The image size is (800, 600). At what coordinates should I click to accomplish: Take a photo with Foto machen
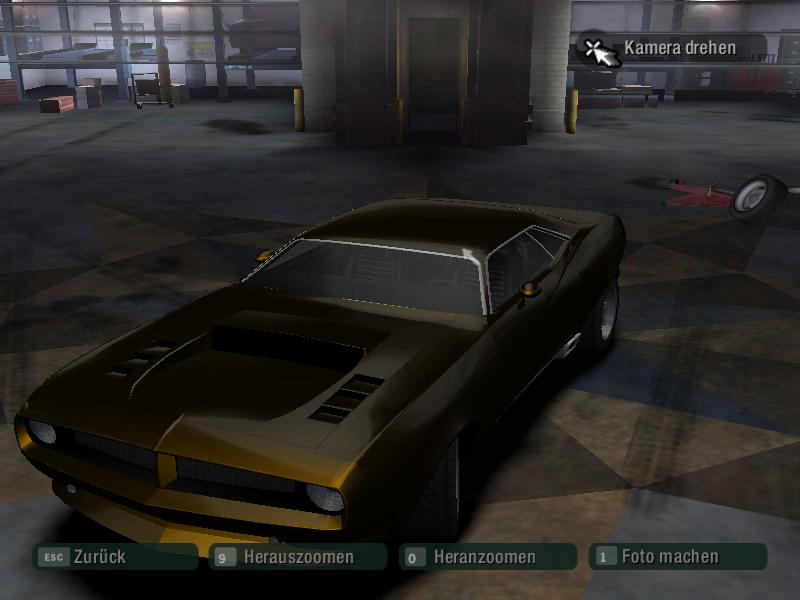676,557
